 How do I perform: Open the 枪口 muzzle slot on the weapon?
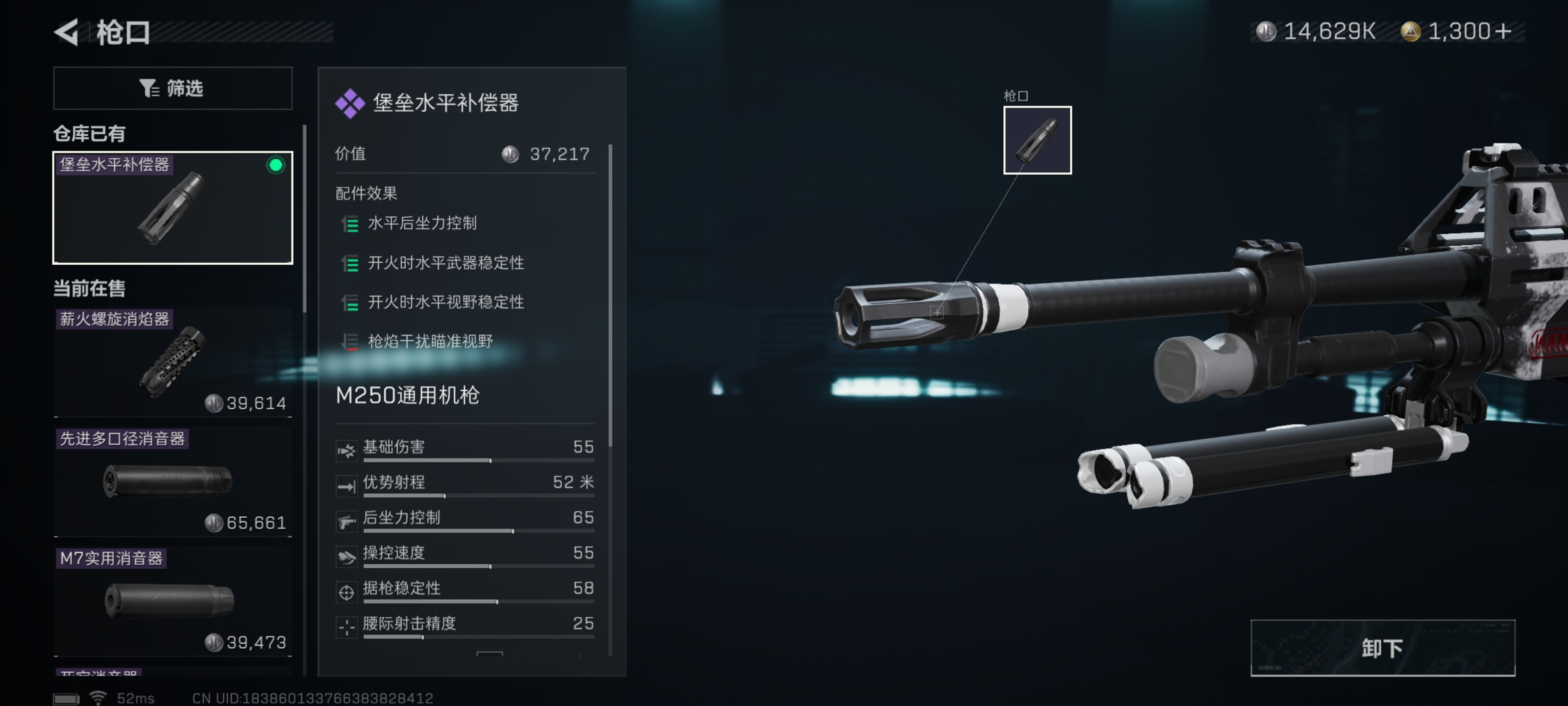pos(1037,140)
